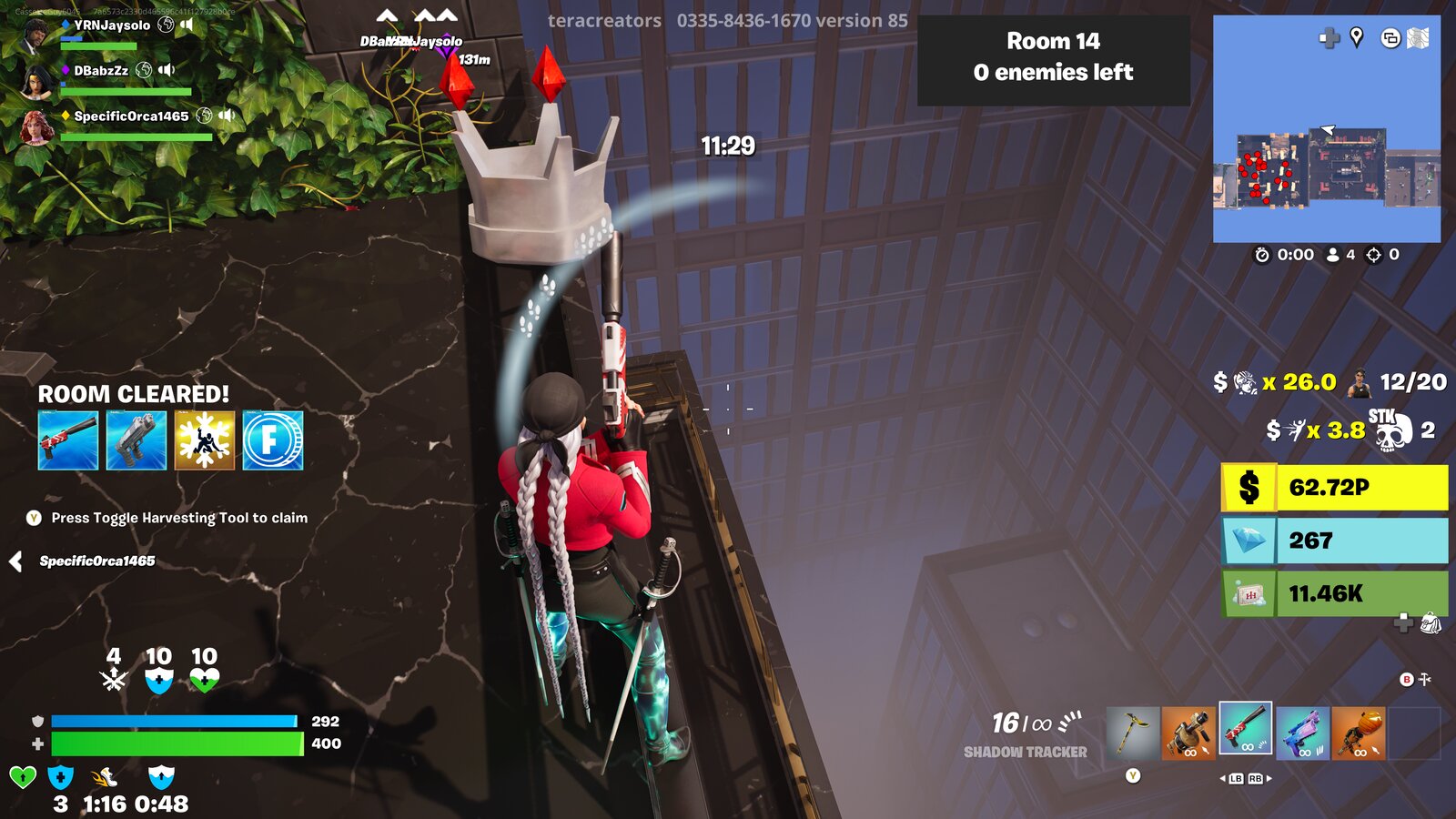Select the pickaxe slot in the hotbar
The image size is (1456, 819).
[x=1133, y=733]
